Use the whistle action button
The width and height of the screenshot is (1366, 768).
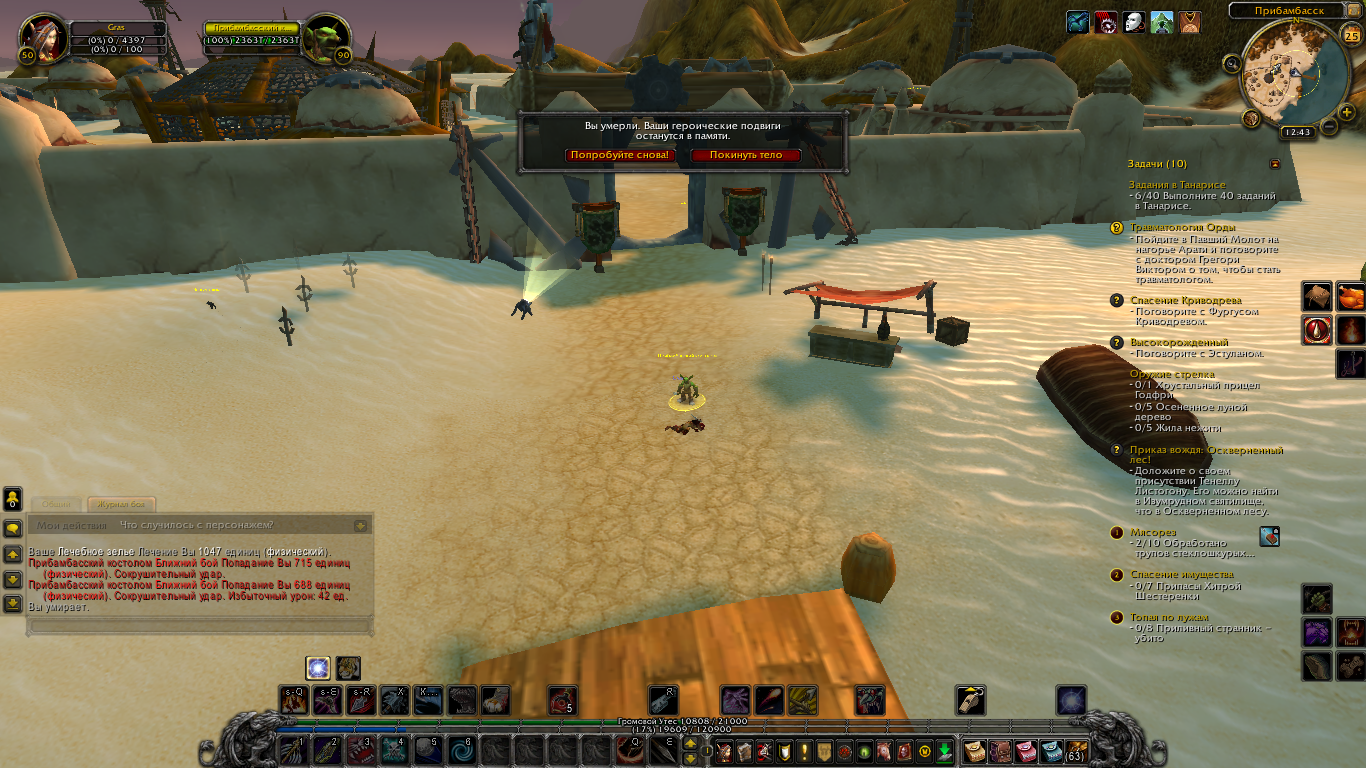(971, 699)
